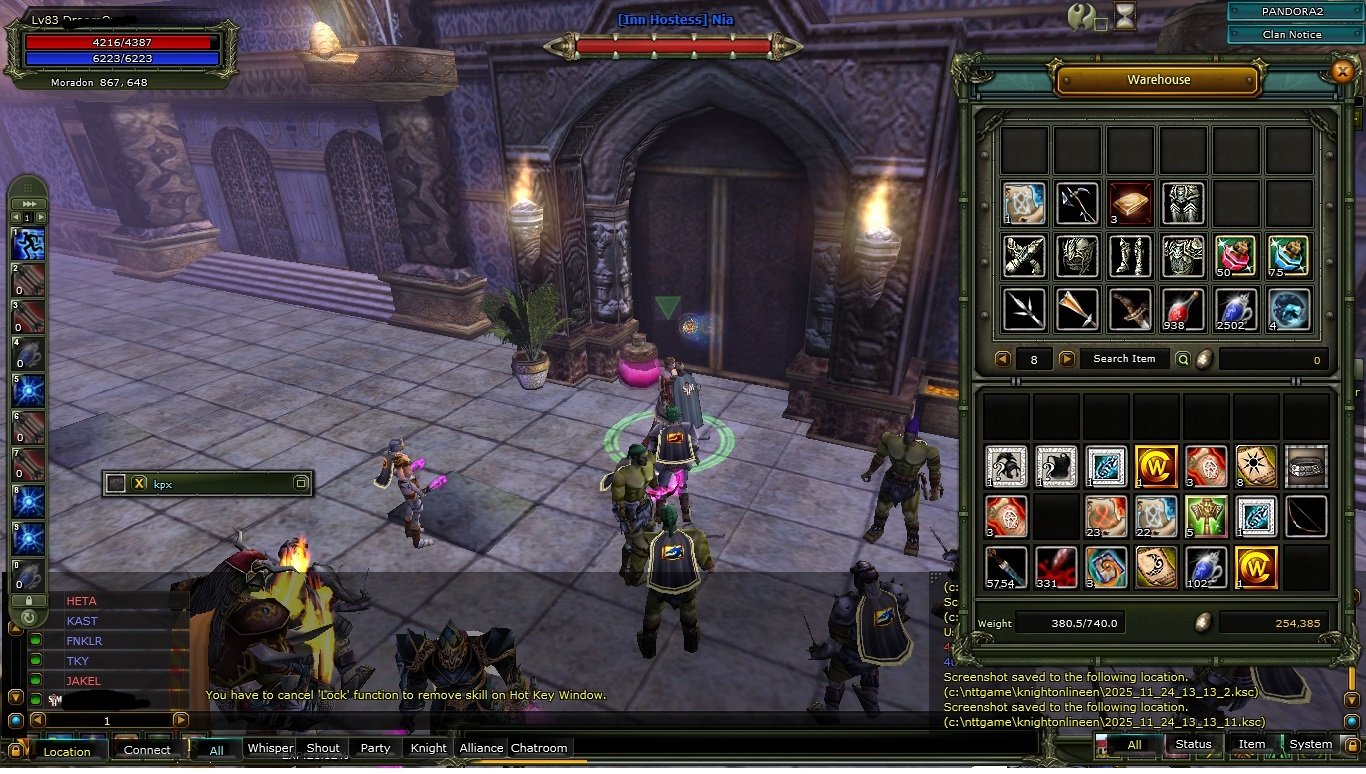Show the Clan Notice
The image size is (1366, 774).
coord(1291,34)
